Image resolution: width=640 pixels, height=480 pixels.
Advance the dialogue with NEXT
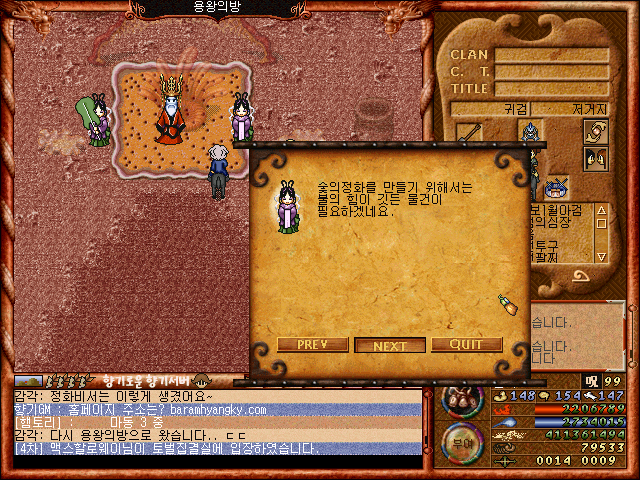(x=389, y=345)
